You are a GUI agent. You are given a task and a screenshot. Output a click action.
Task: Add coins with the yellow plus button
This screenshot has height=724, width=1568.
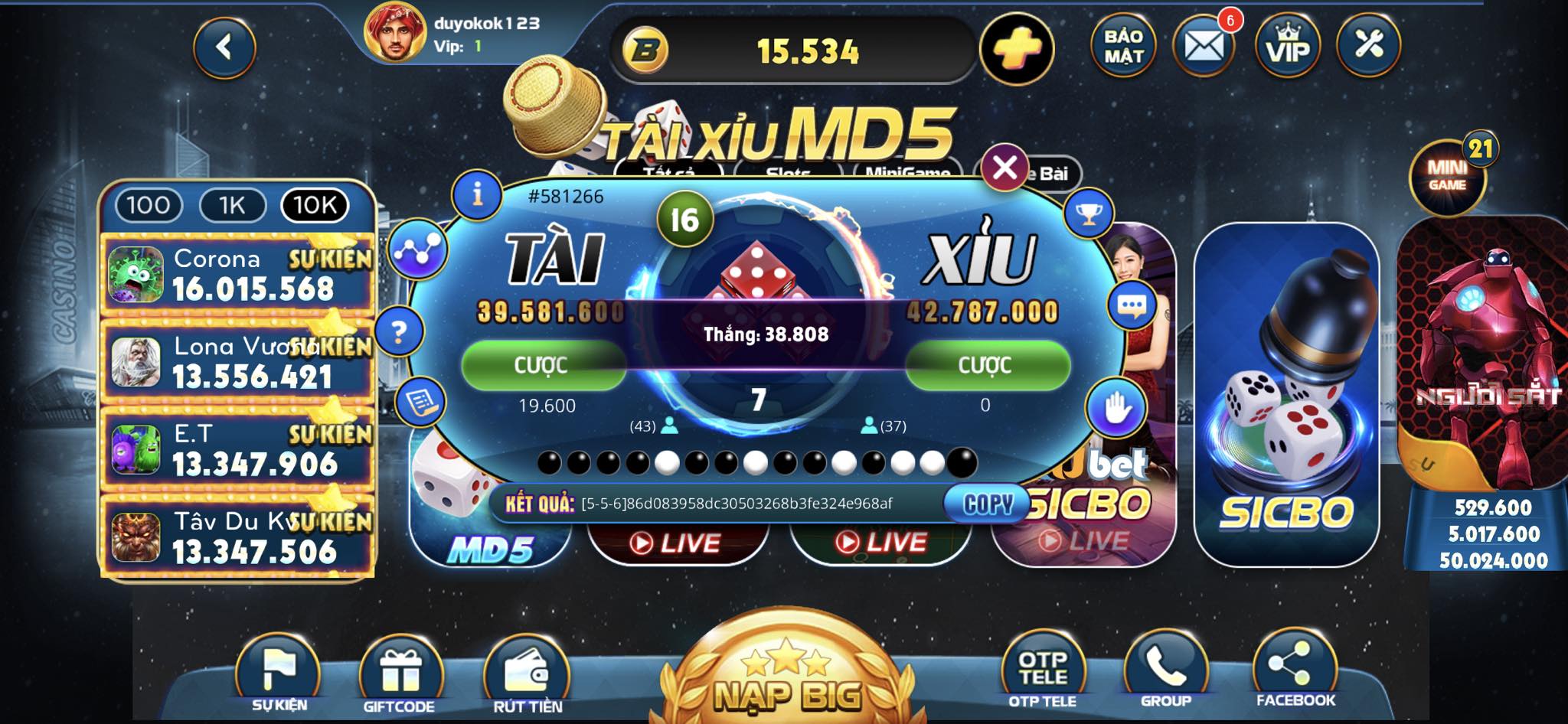pyautogui.click(x=1017, y=49)
